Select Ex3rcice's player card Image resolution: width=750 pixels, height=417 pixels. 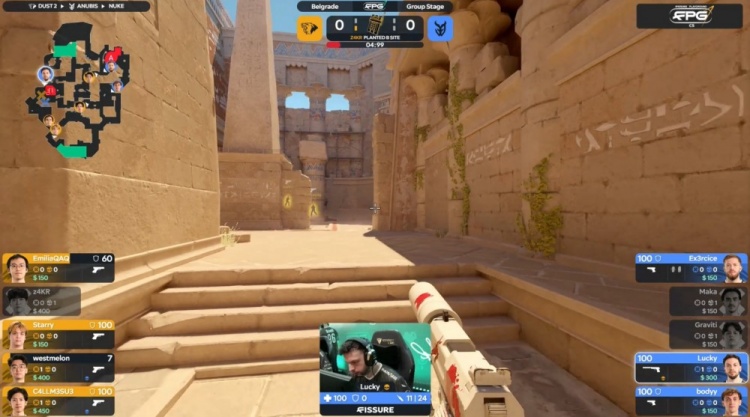pos(691,268)
